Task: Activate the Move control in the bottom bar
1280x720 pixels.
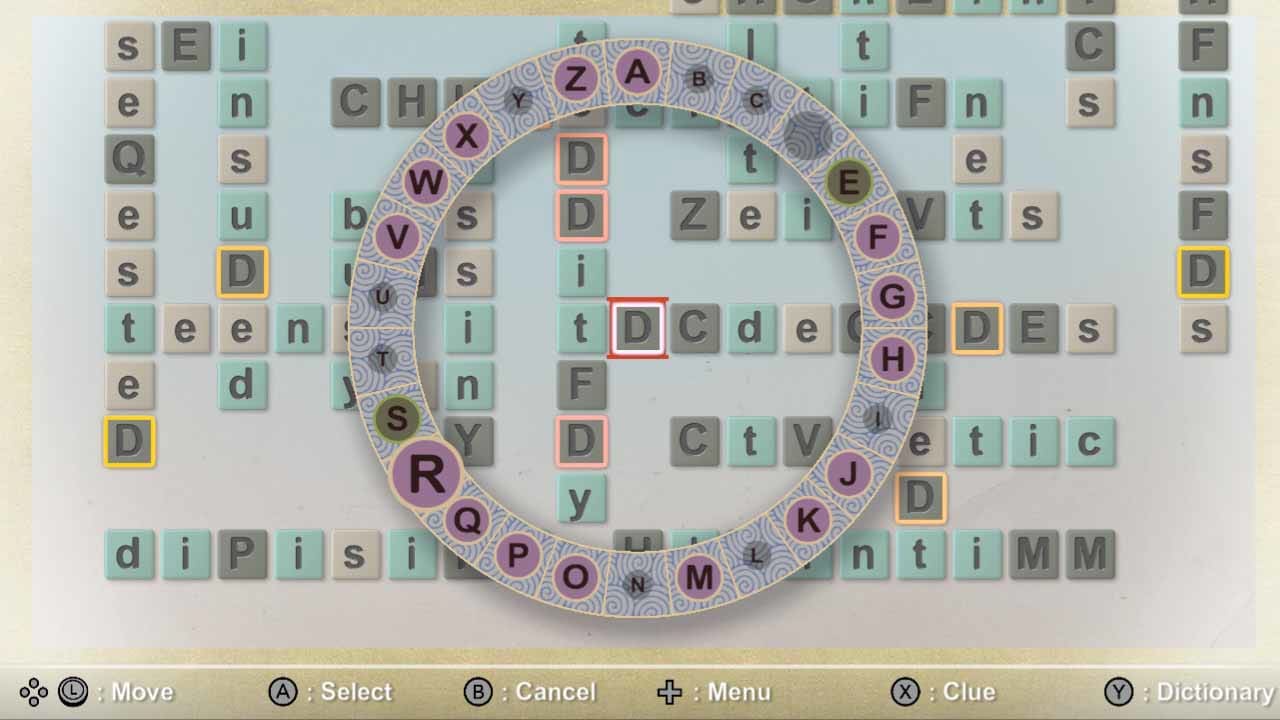Action: click(x=120, y=691)
